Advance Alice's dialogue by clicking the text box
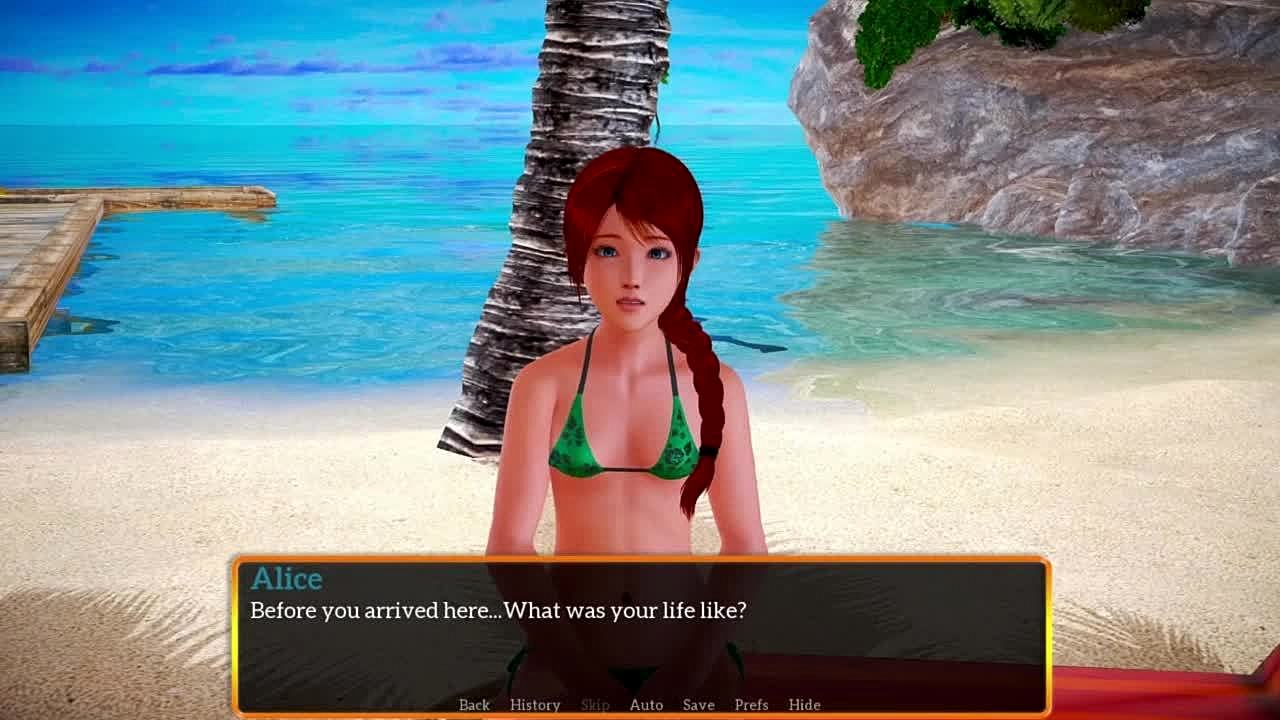 (640, 640)
